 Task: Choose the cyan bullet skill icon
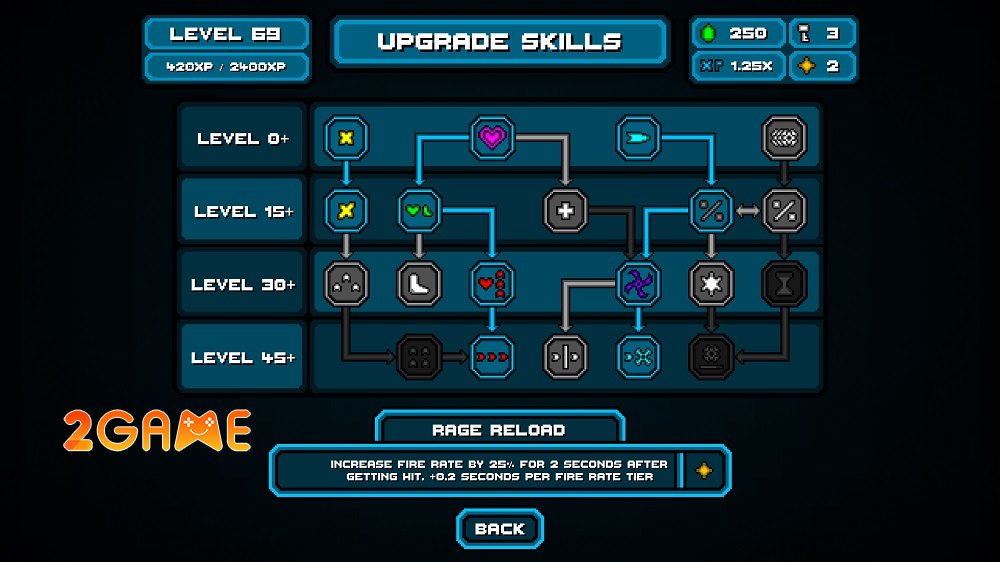click(637, 138)
